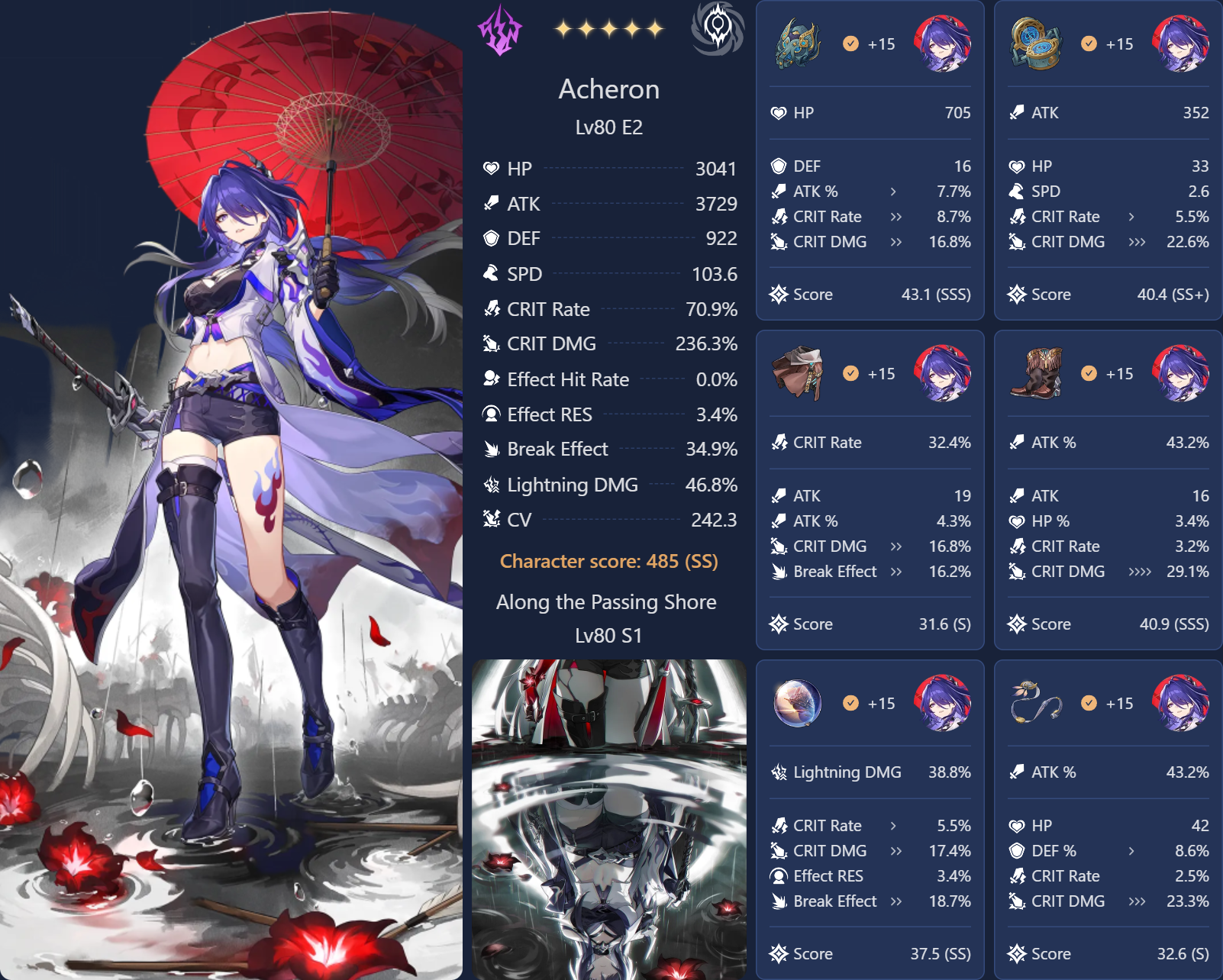This screenshot has width=1223, height=980.
Task: Expand the ATK % roll chevron on the head relic
Action: click(x=893, y=192)
